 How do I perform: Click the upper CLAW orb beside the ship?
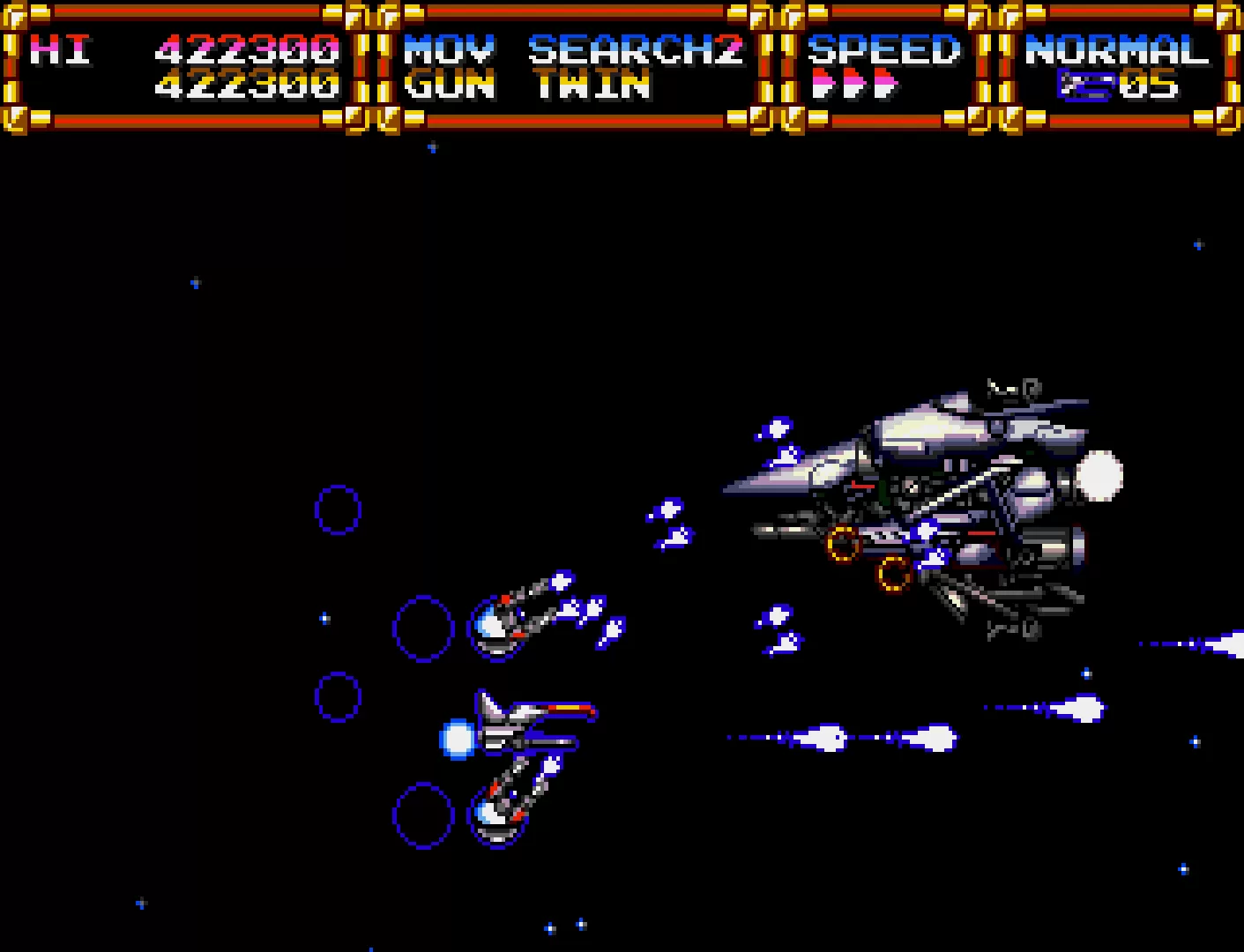[498, 626]
